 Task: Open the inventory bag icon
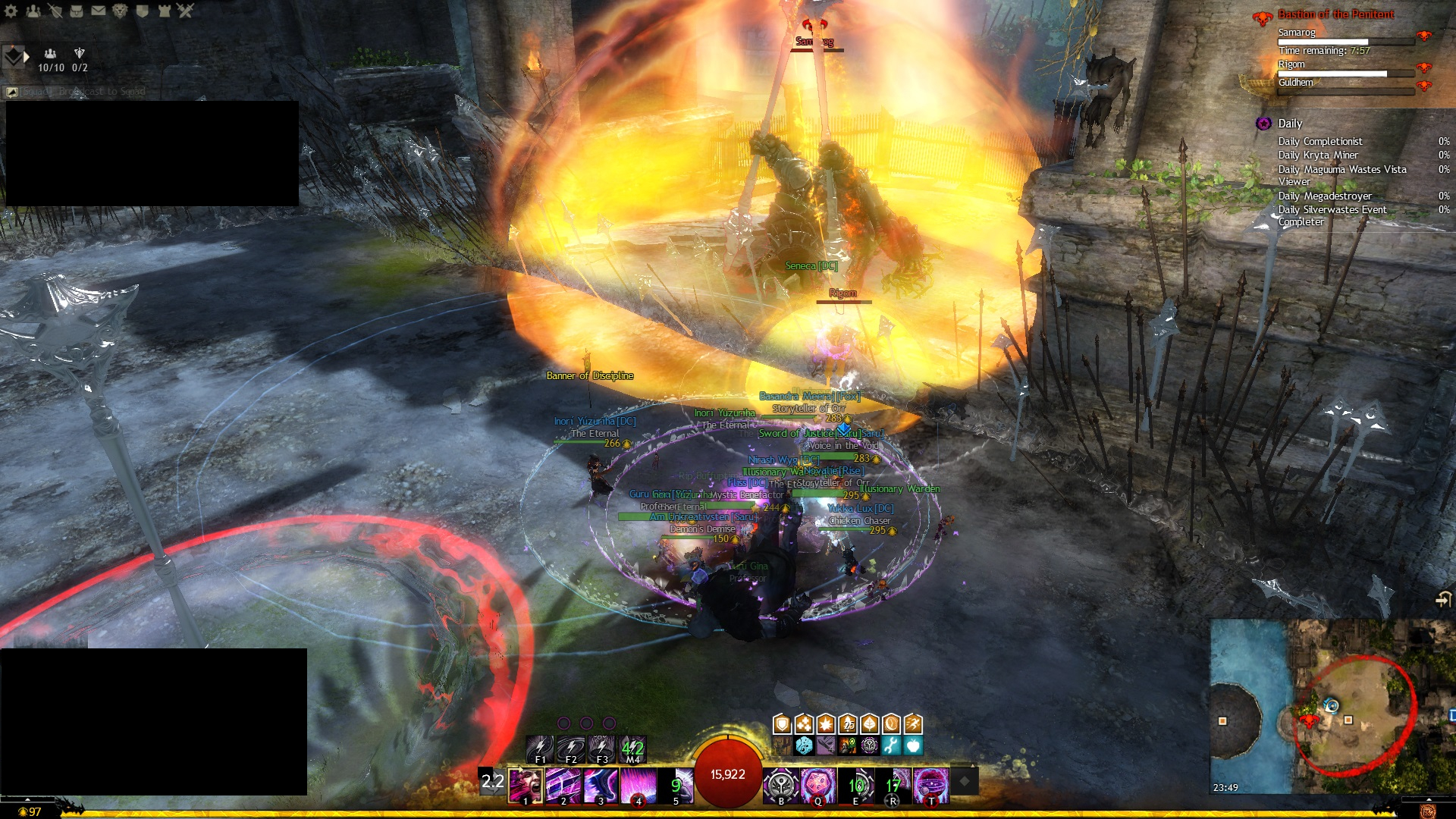coord(77,11)
